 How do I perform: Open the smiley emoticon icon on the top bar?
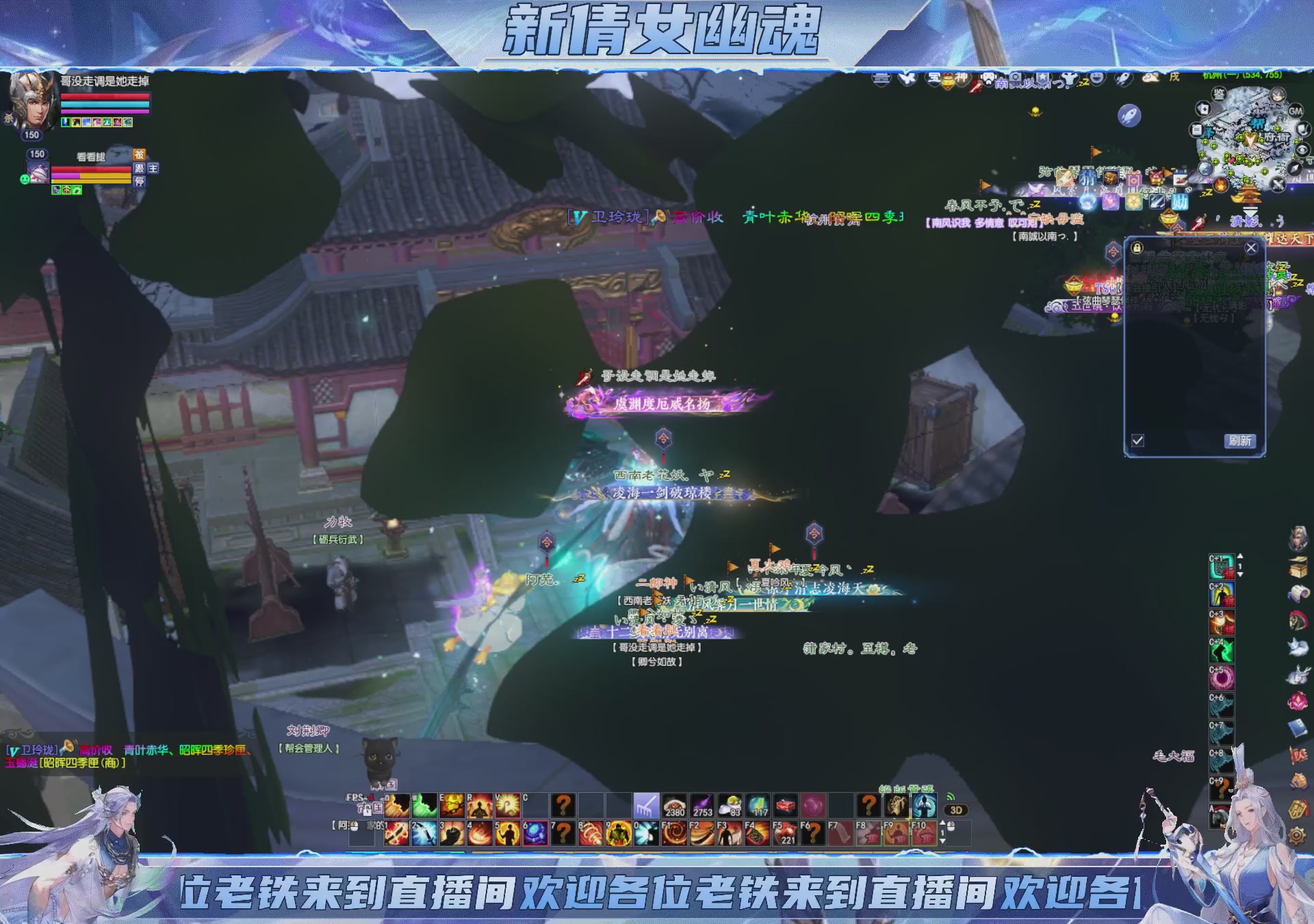[x=1097, y=79]
